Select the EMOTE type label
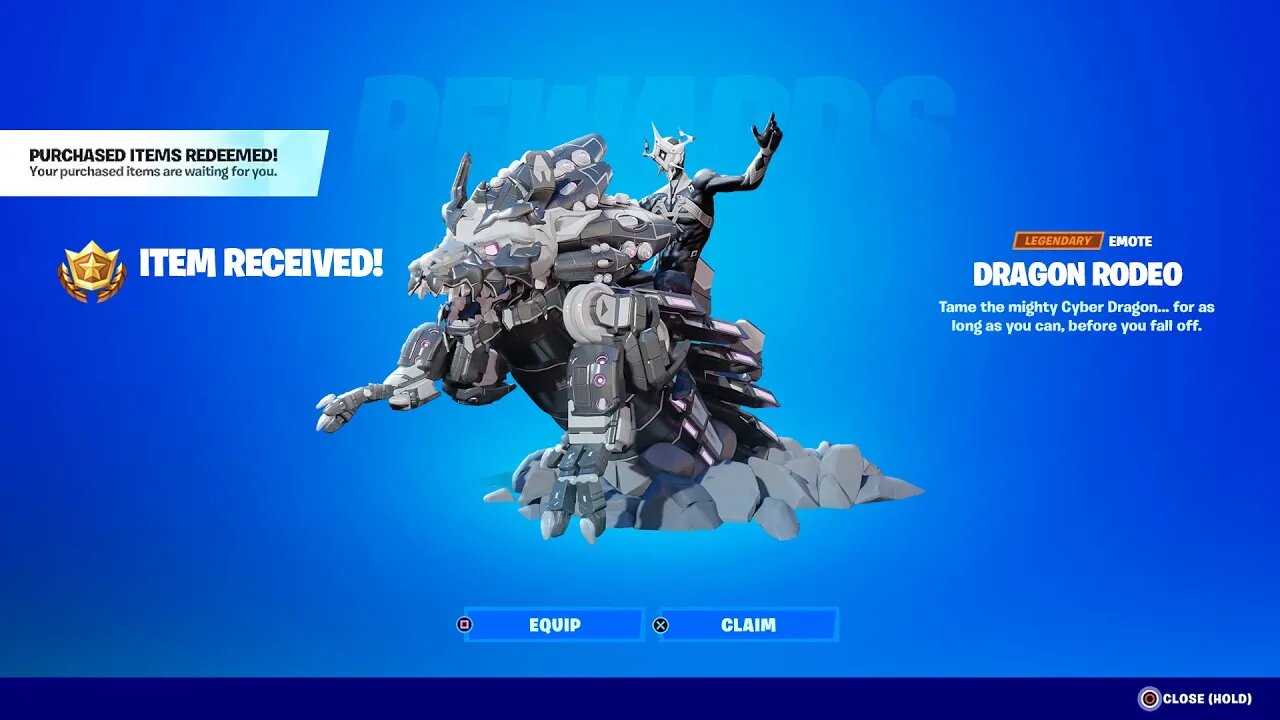Image resolution: width=1280 pixels, height=720 pixels. (1128, 240)
